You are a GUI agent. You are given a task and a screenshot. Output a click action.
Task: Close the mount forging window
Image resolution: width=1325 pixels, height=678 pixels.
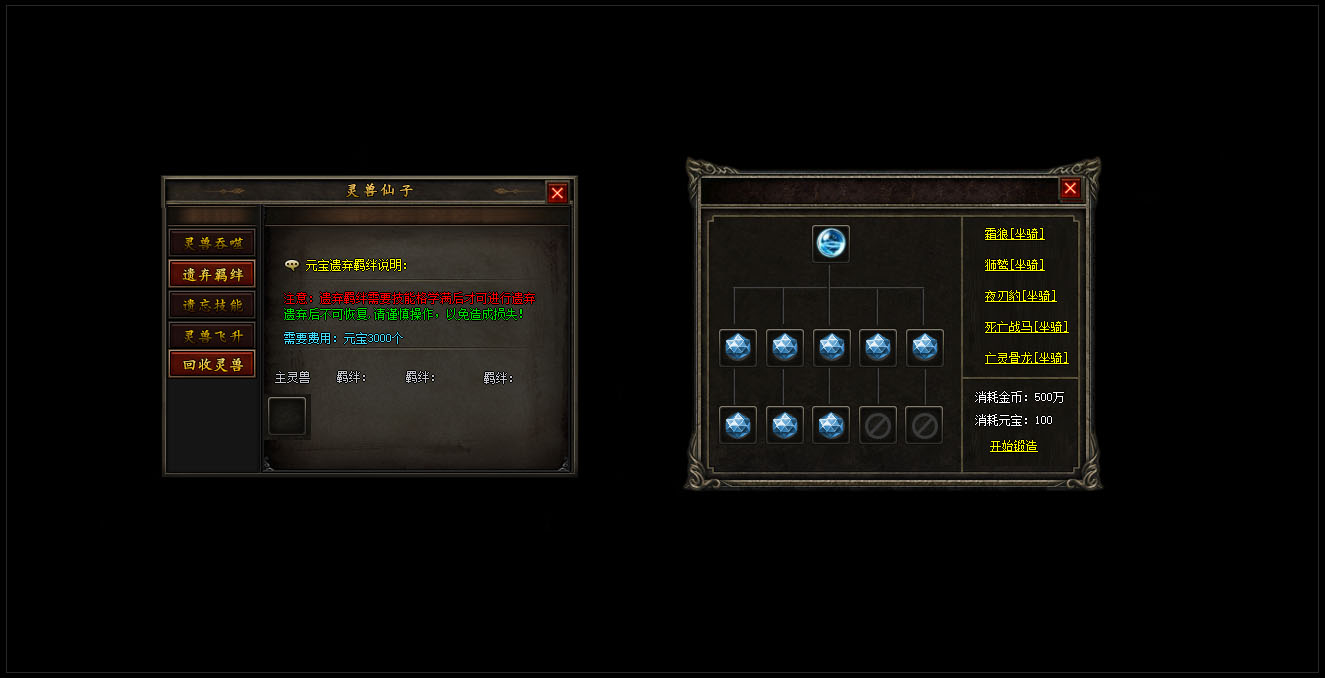[1070, 188]
